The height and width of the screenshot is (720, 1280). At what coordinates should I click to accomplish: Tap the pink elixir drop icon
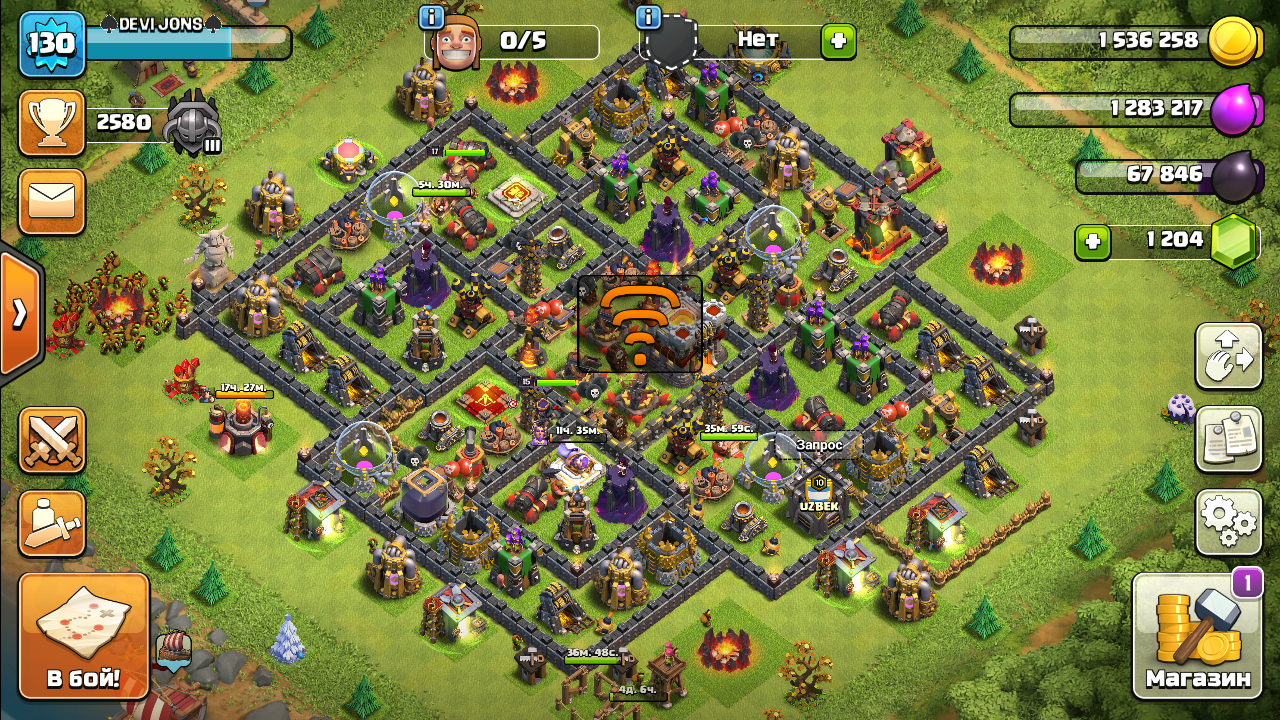pyautogui.click(x=1232, y=109)
